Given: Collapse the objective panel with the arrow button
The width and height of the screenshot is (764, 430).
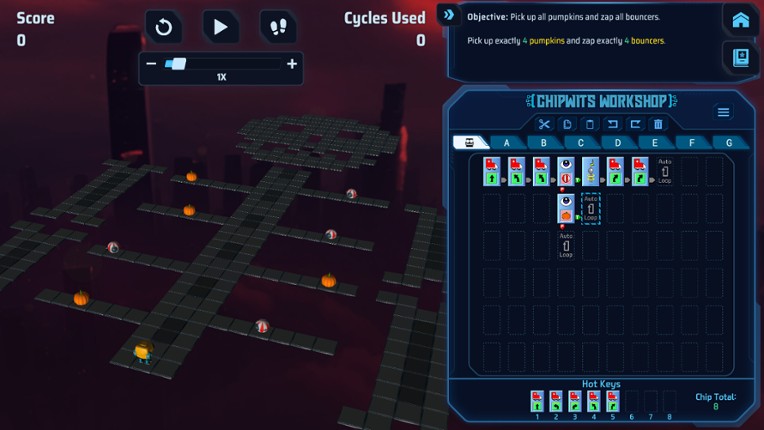Looking at the screenshot, I should 449,15.
